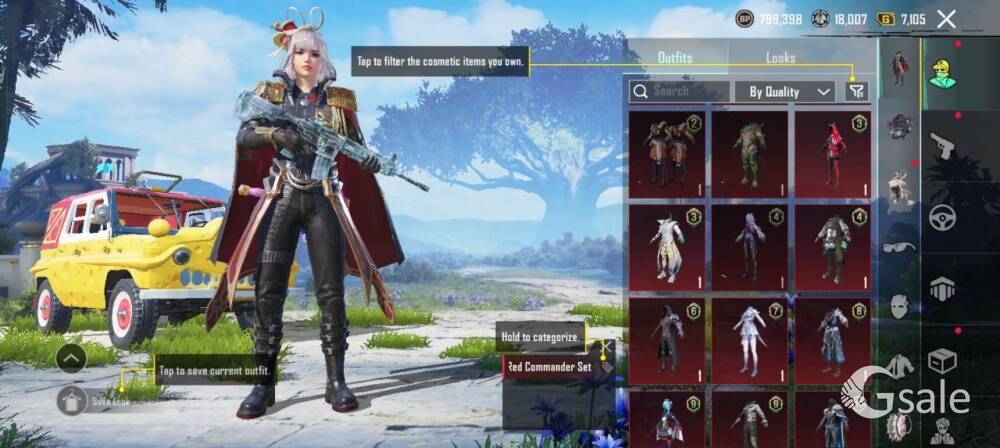Switch to the Looks tab
1000x448 pixels.
(x=781, y=58)
